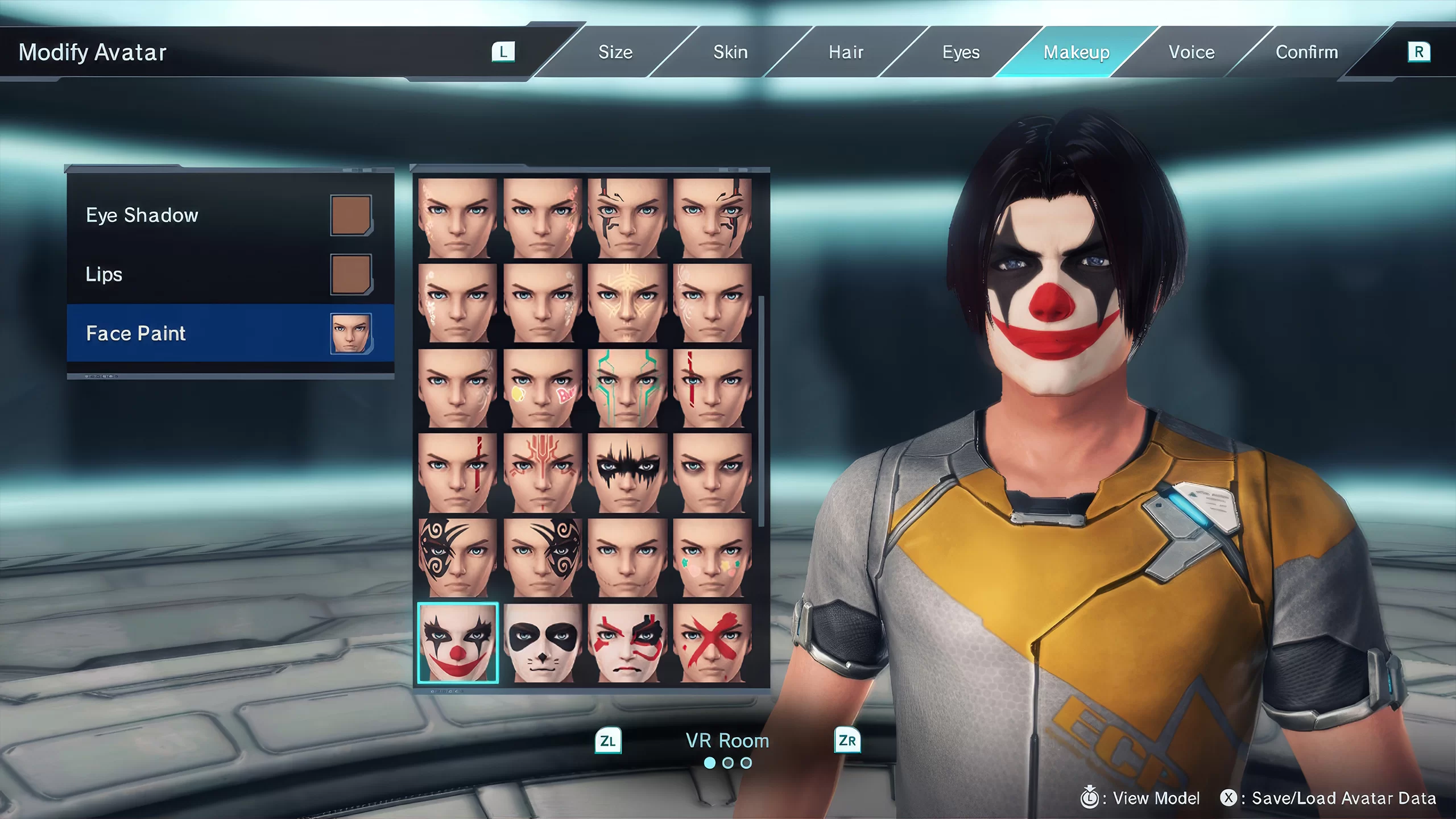Select the Eyes tab
Screen dimensions: 1456x819
961,52
